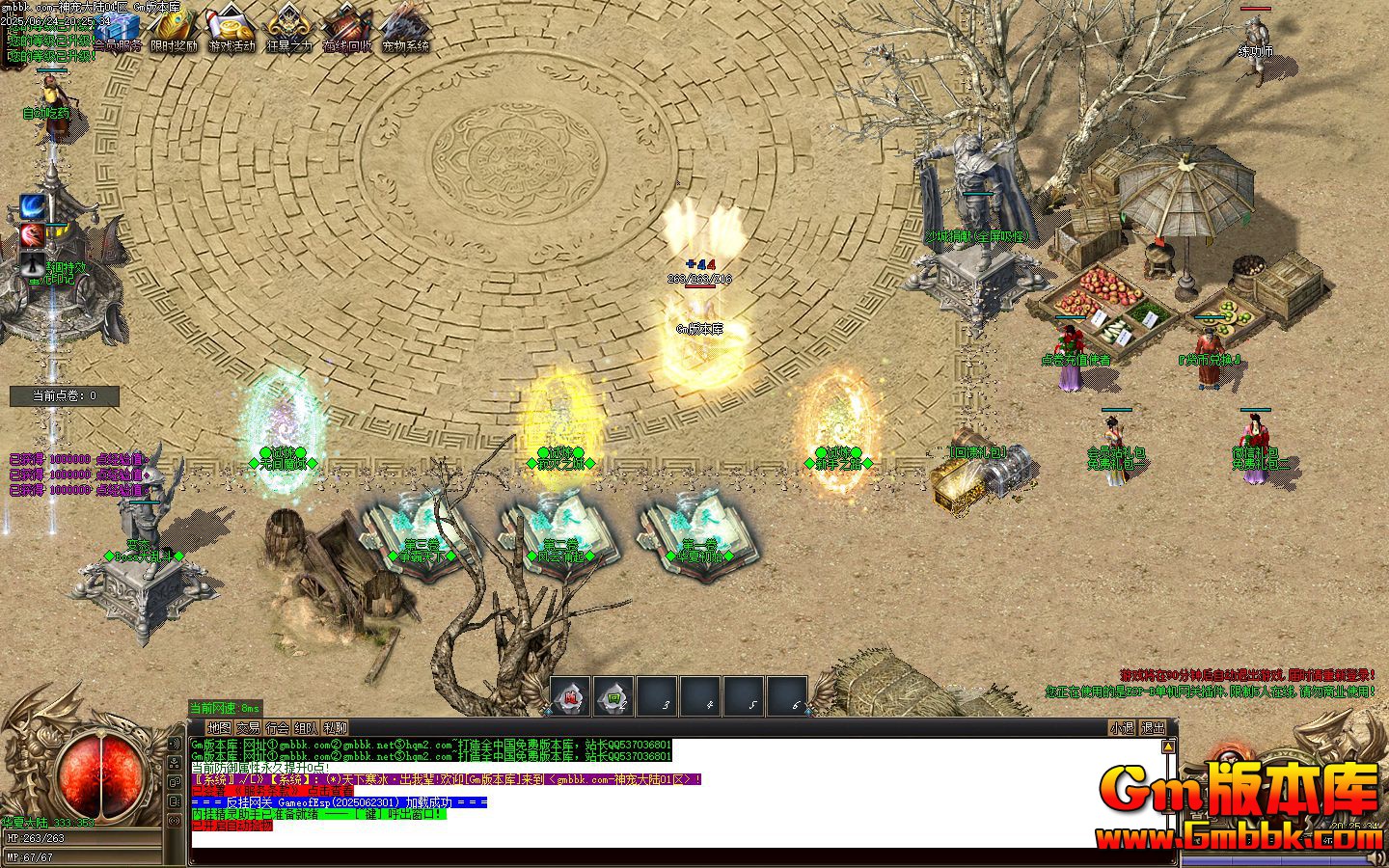Activate the 狂暴之力 rage power icon
Screen dimensions: 1389x868
[286, 29]
